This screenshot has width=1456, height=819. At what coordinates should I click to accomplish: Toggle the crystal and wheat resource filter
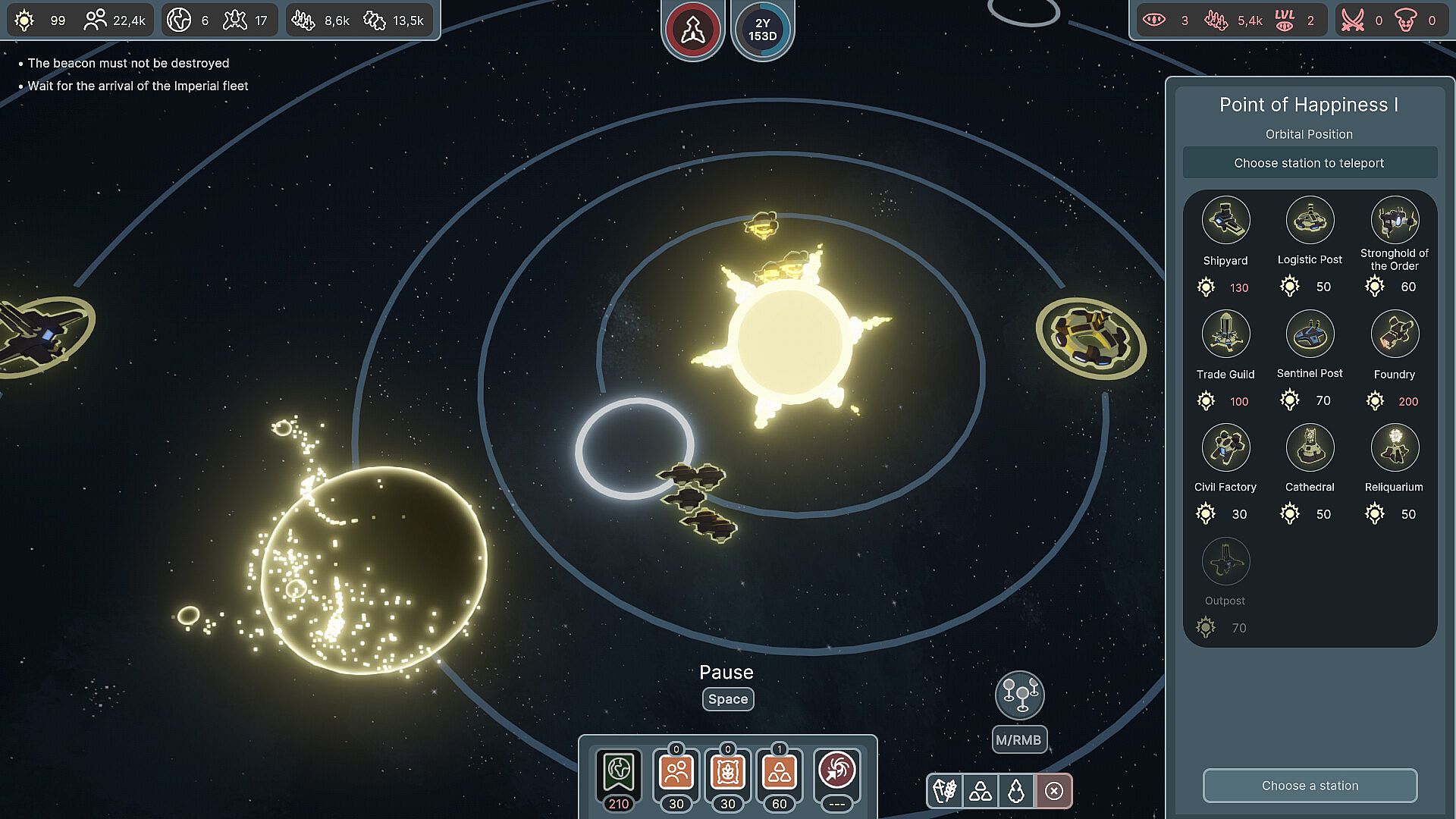click(945, 791)
